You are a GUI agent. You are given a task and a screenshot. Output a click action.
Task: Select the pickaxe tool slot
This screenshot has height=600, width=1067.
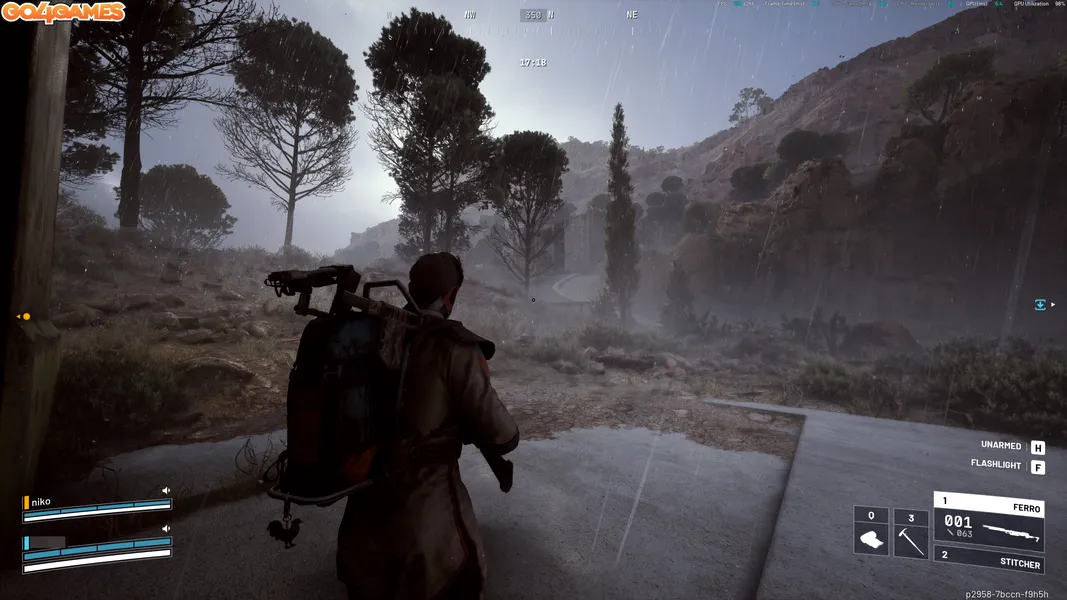pyautogui.click(x=911, y=531)
